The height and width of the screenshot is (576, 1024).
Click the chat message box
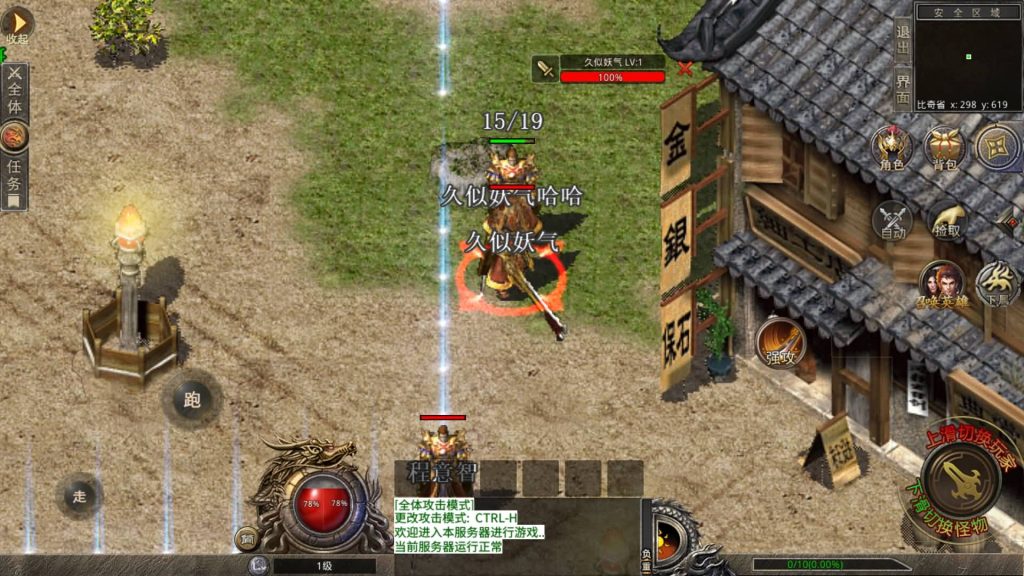pyautogui.click(x=516, y=526)
